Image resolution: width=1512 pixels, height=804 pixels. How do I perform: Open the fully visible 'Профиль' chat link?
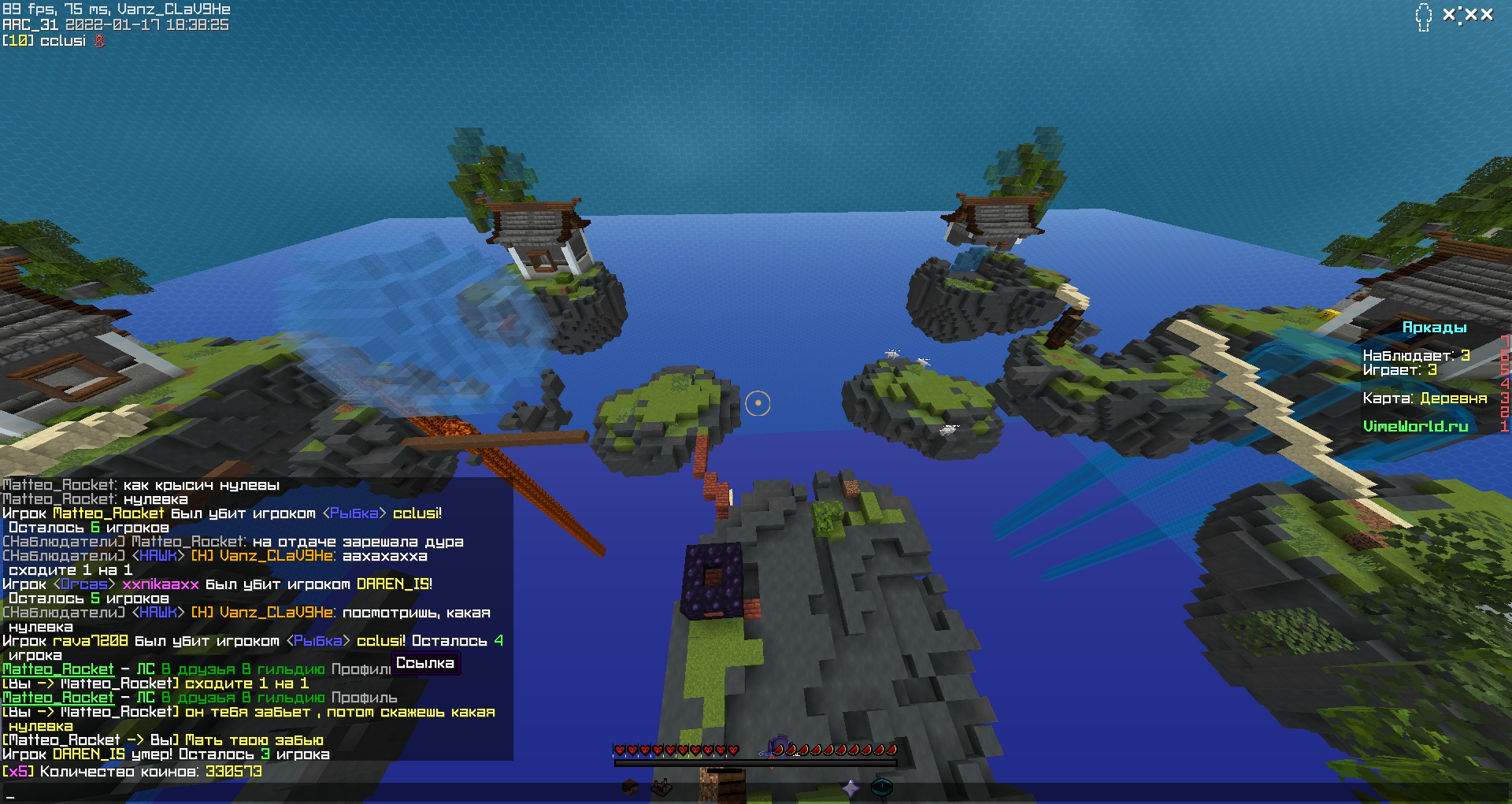pyautogui.click(x=364, y=698)
